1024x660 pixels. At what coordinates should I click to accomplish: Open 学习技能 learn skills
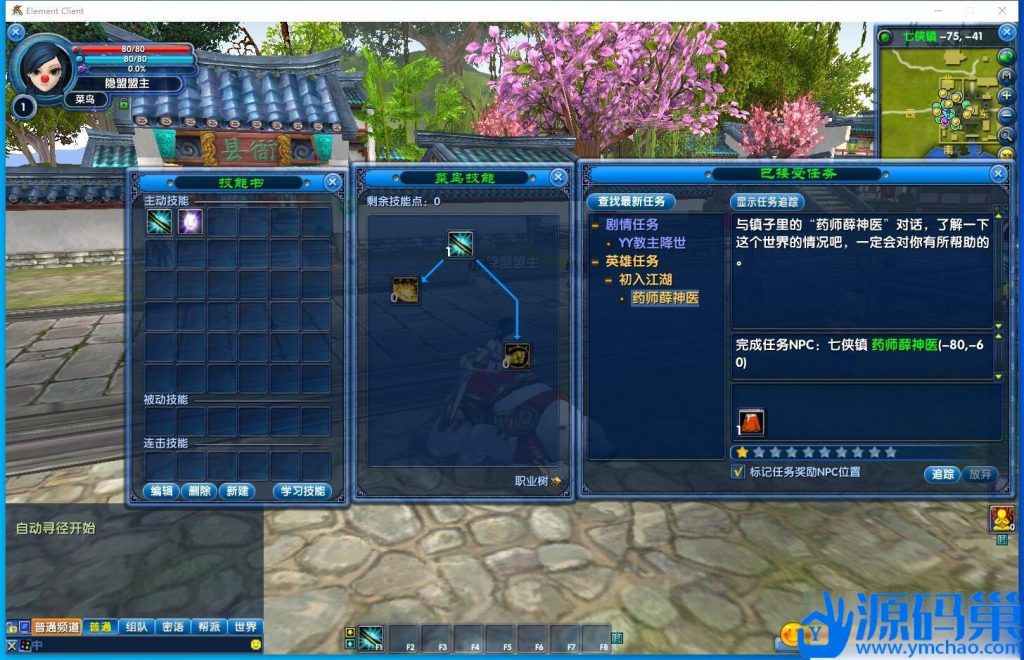point(301,491)
